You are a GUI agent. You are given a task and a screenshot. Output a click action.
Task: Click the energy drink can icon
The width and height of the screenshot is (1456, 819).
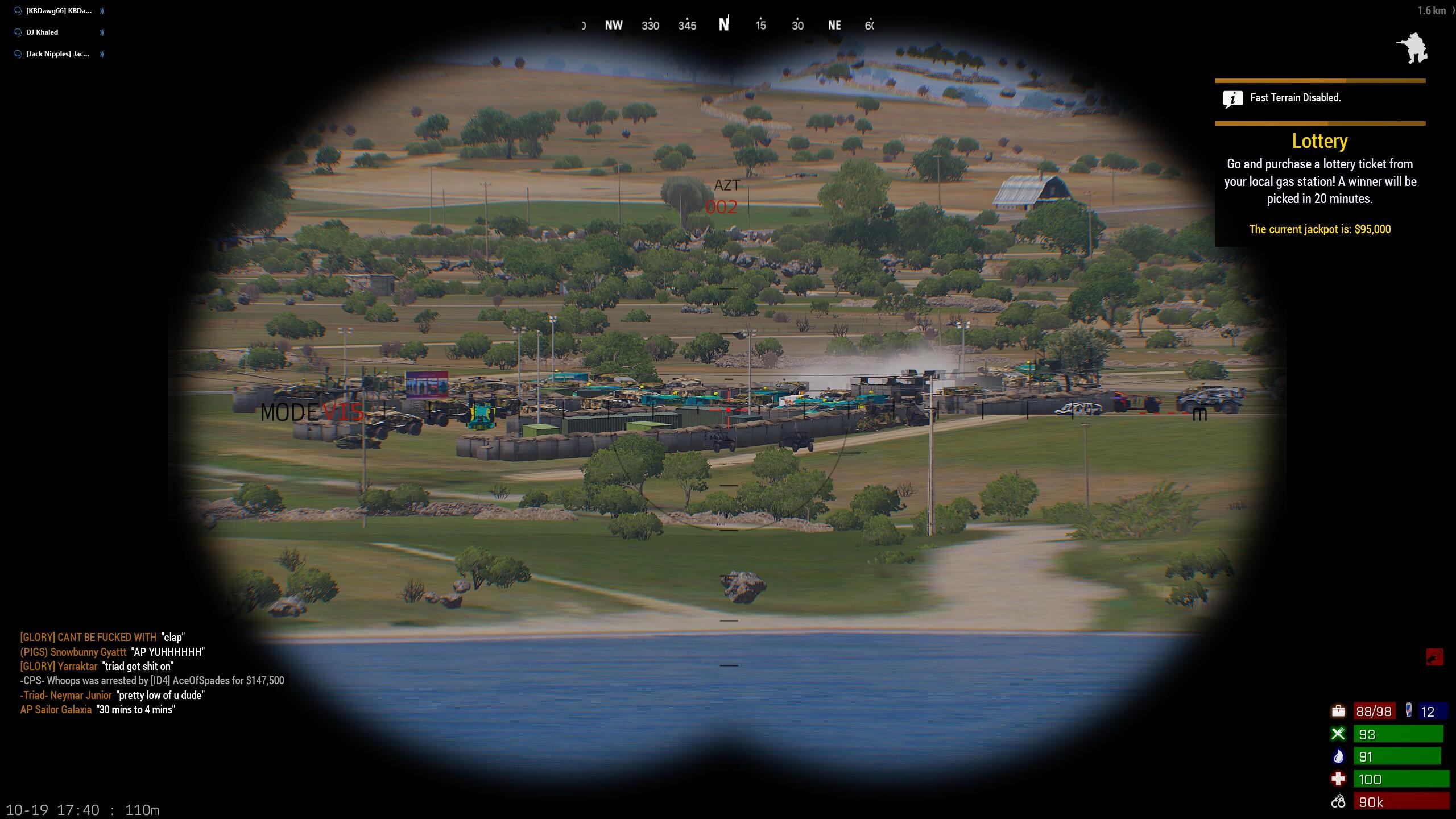(x=1409, y=710)
